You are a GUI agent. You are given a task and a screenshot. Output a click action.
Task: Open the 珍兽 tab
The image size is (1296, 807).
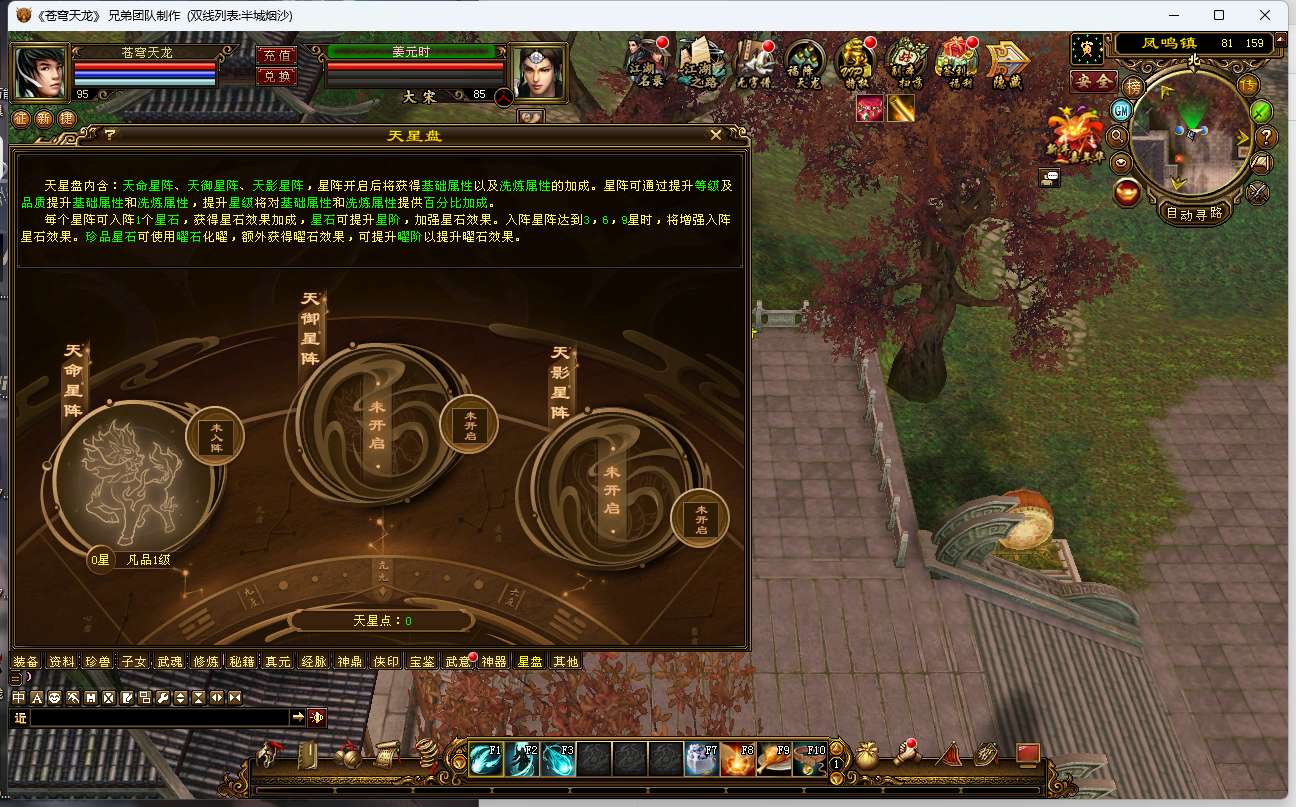98,661
